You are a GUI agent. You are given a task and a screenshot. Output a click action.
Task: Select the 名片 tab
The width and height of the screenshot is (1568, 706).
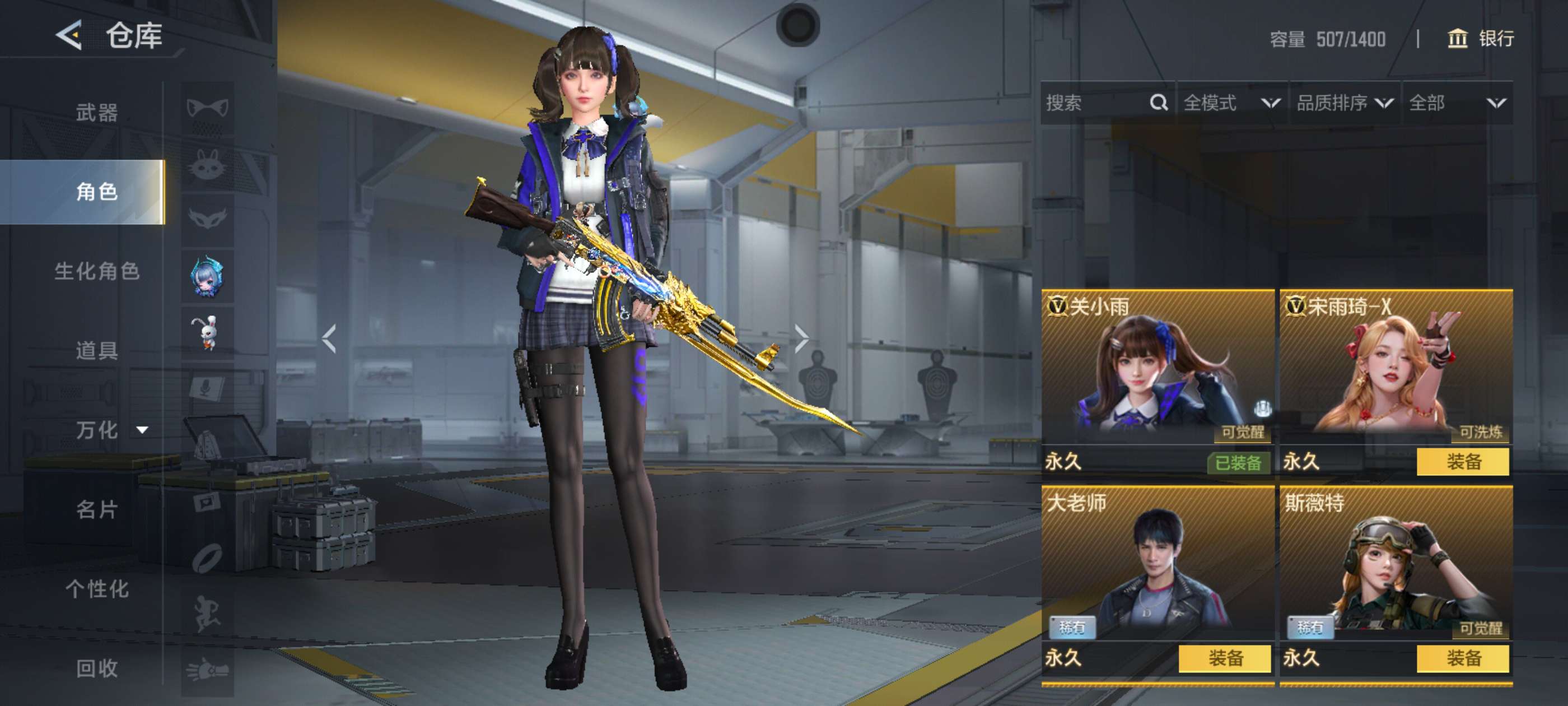point(96,509)
